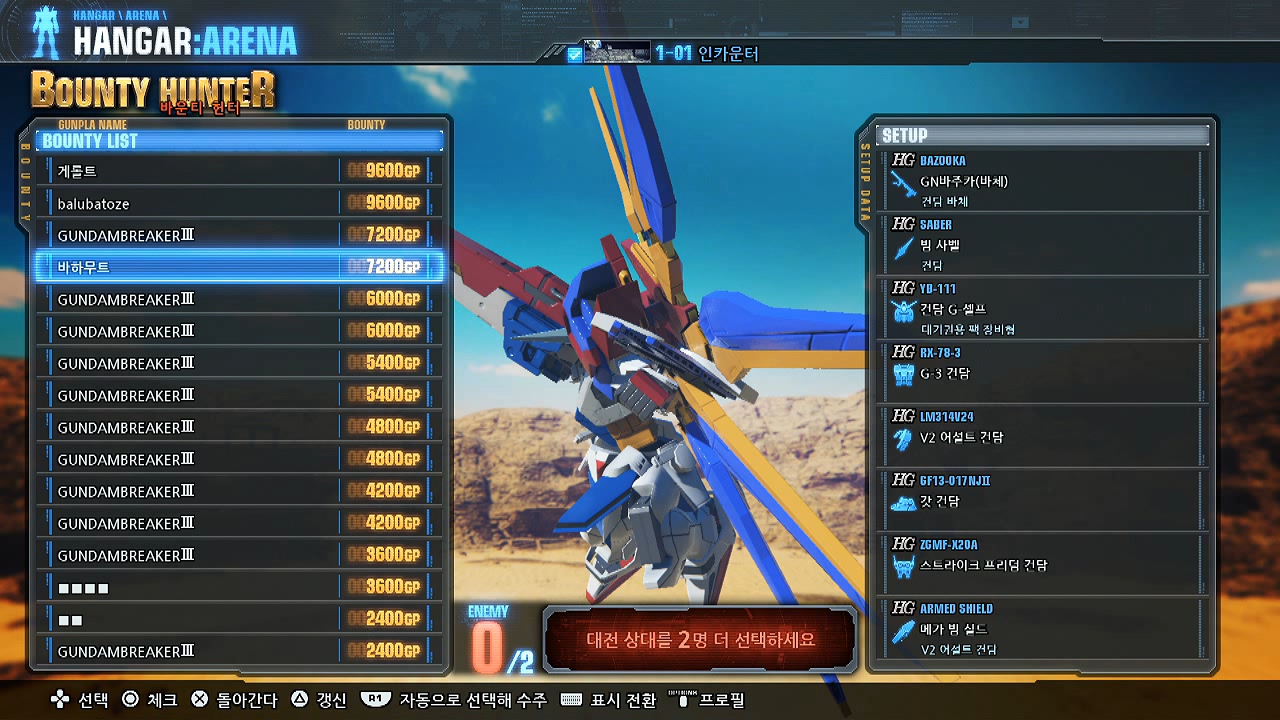Choose the RX-78-3 G-3 건담 part
This screenshot has width=1280, height=720.
pos(1043,373)
